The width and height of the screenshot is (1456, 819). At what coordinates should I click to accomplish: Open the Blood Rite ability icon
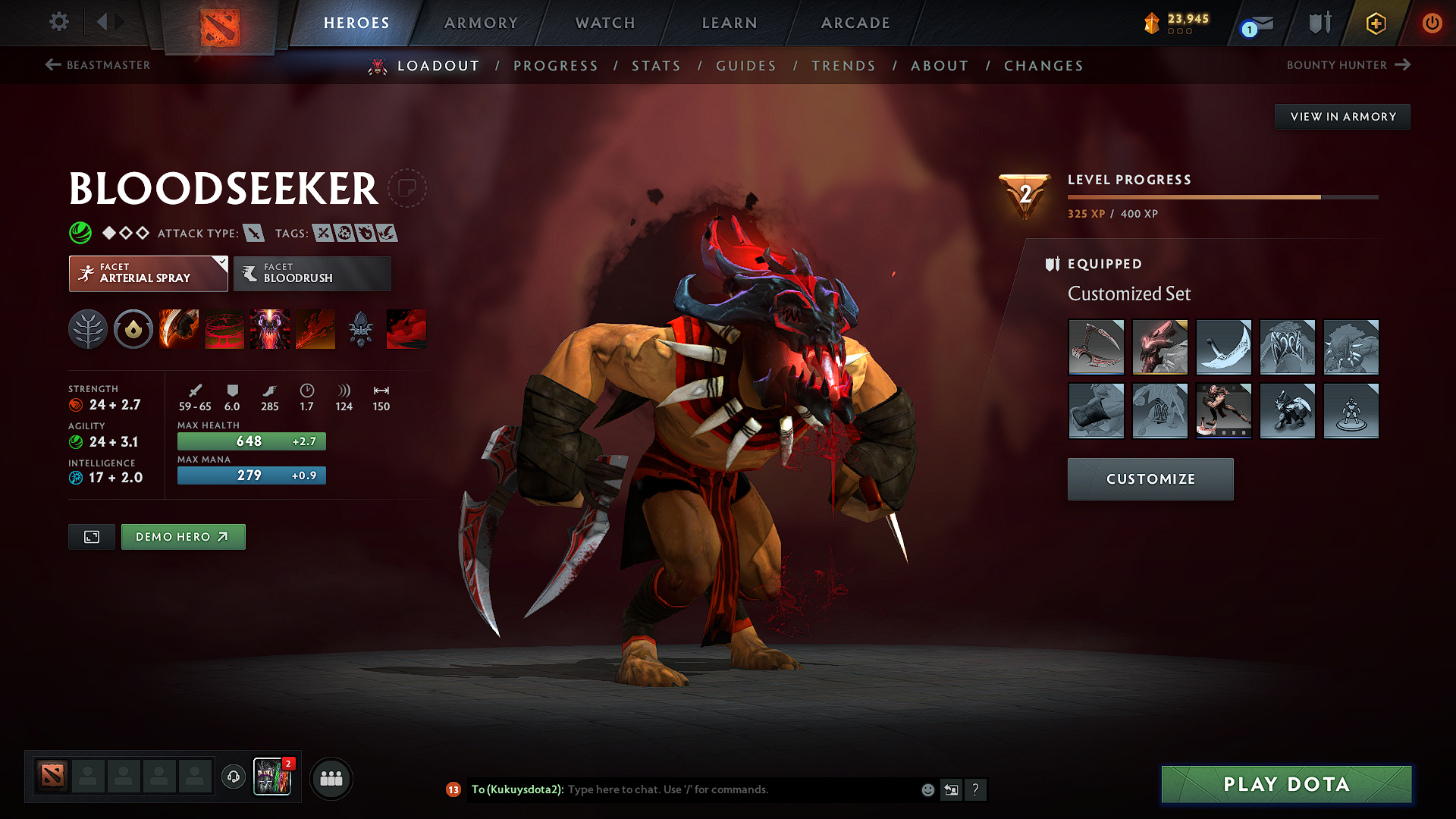click(x=224, y=329)
